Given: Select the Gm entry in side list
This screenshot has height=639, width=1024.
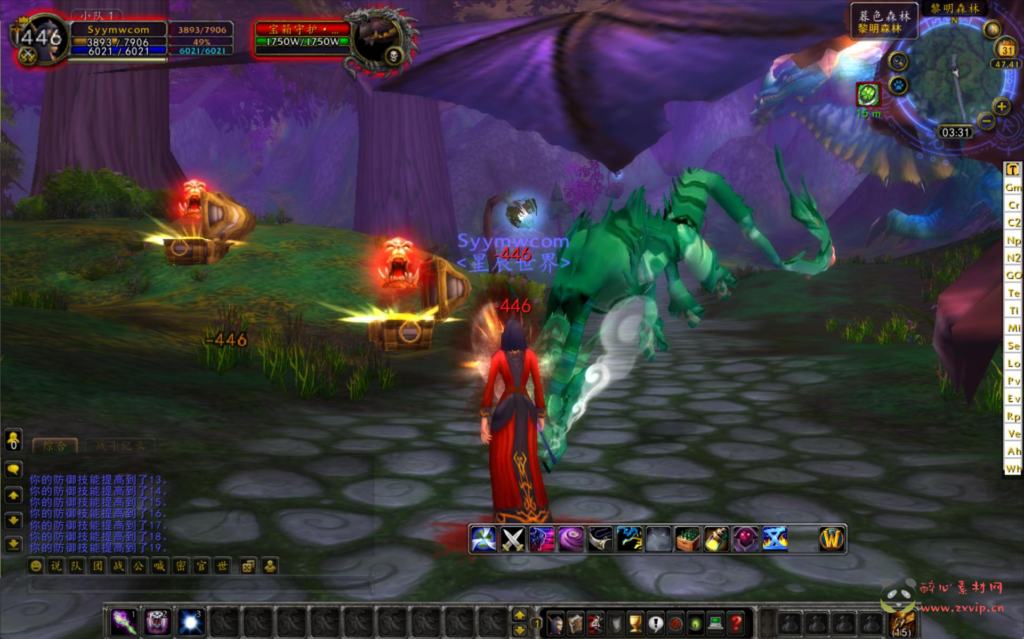Looking at the screenshot, I should coord(1013,188).
